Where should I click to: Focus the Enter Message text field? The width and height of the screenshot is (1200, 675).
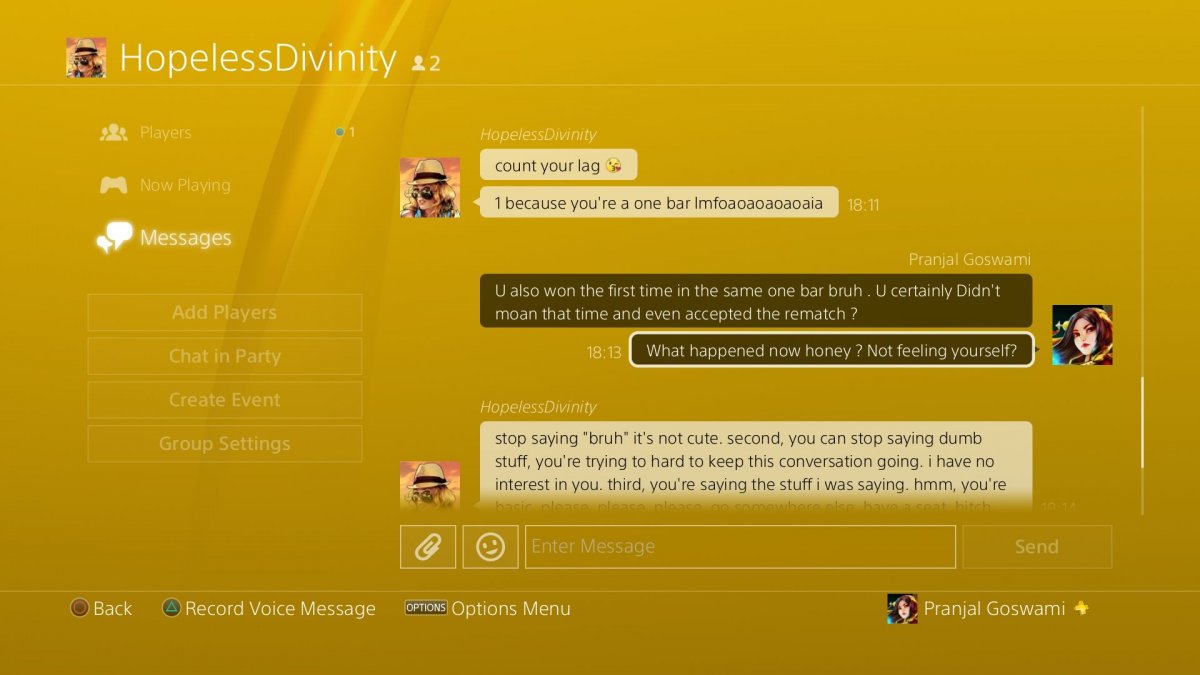pyautogui.click(x=740, y=547)
